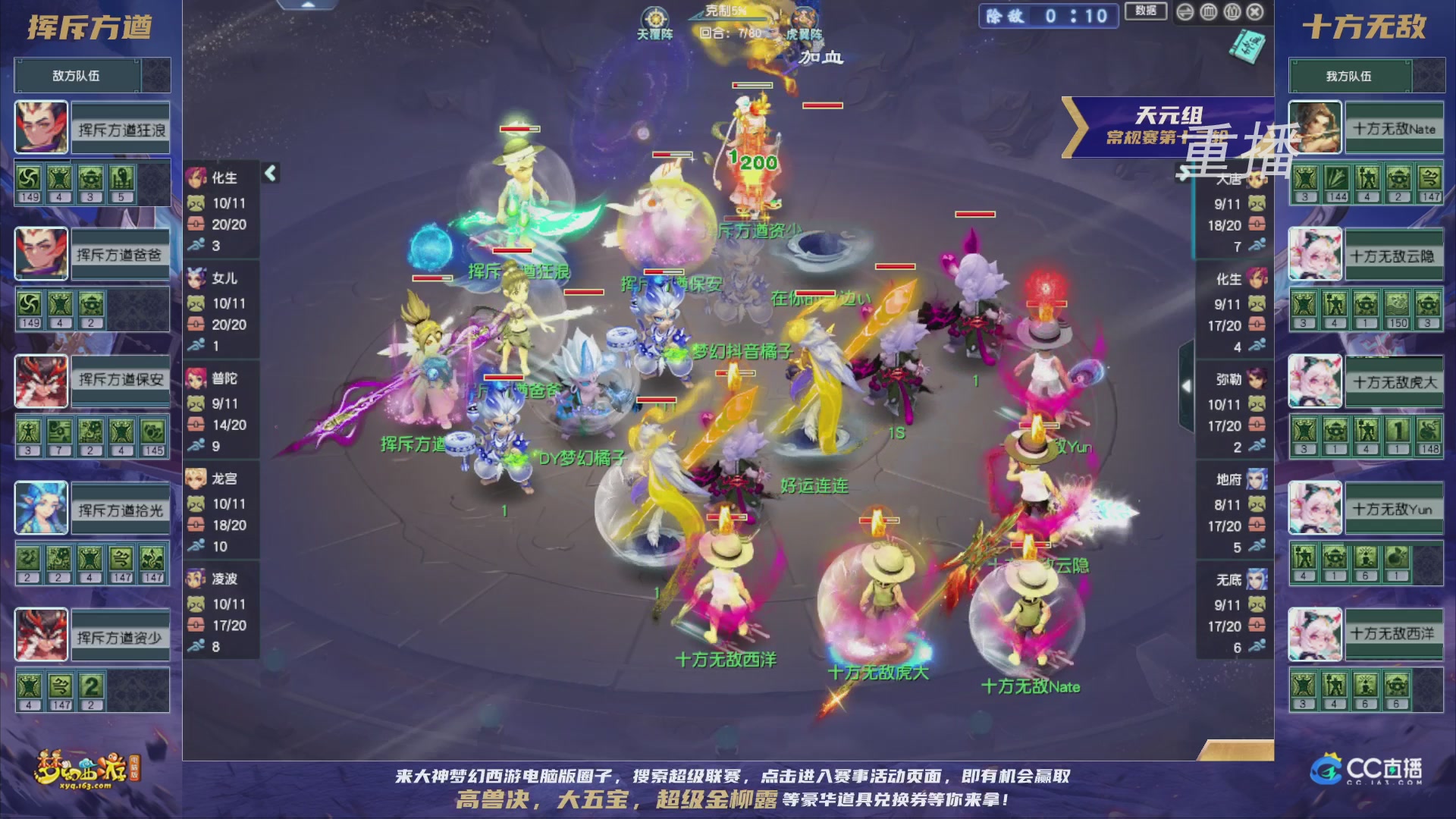This screenshot has width=1456, height=819.
Task: Toggle the speed-up round icon beside the X
Action: coord(1232,13)
